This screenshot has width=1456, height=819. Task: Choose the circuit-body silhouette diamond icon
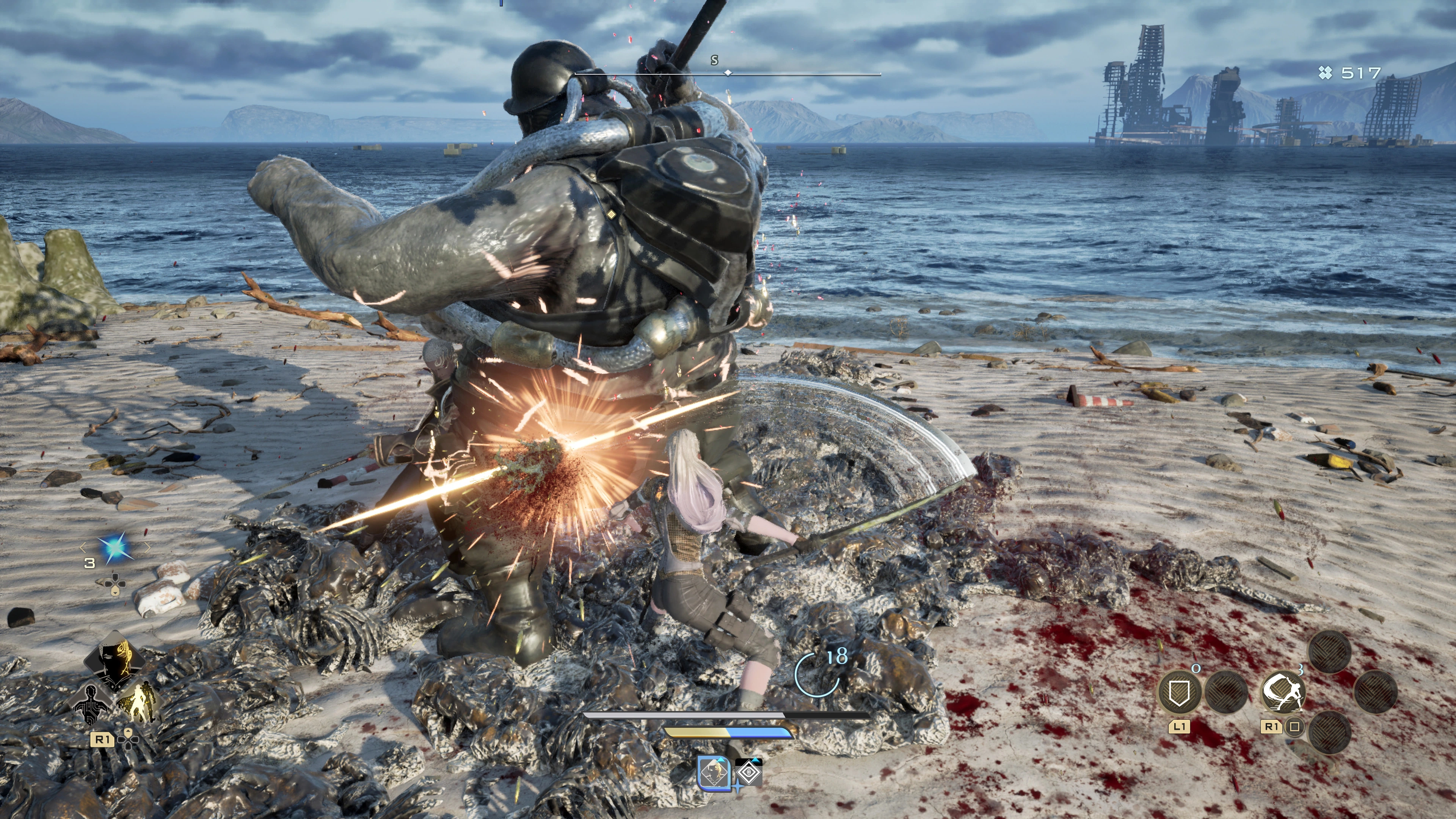click(91, 704)
